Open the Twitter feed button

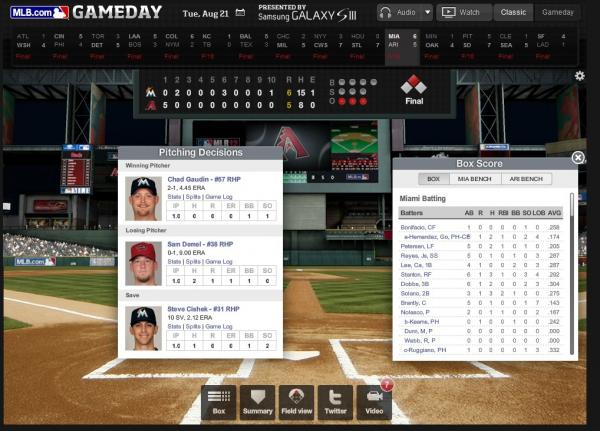tap(334, 402)
